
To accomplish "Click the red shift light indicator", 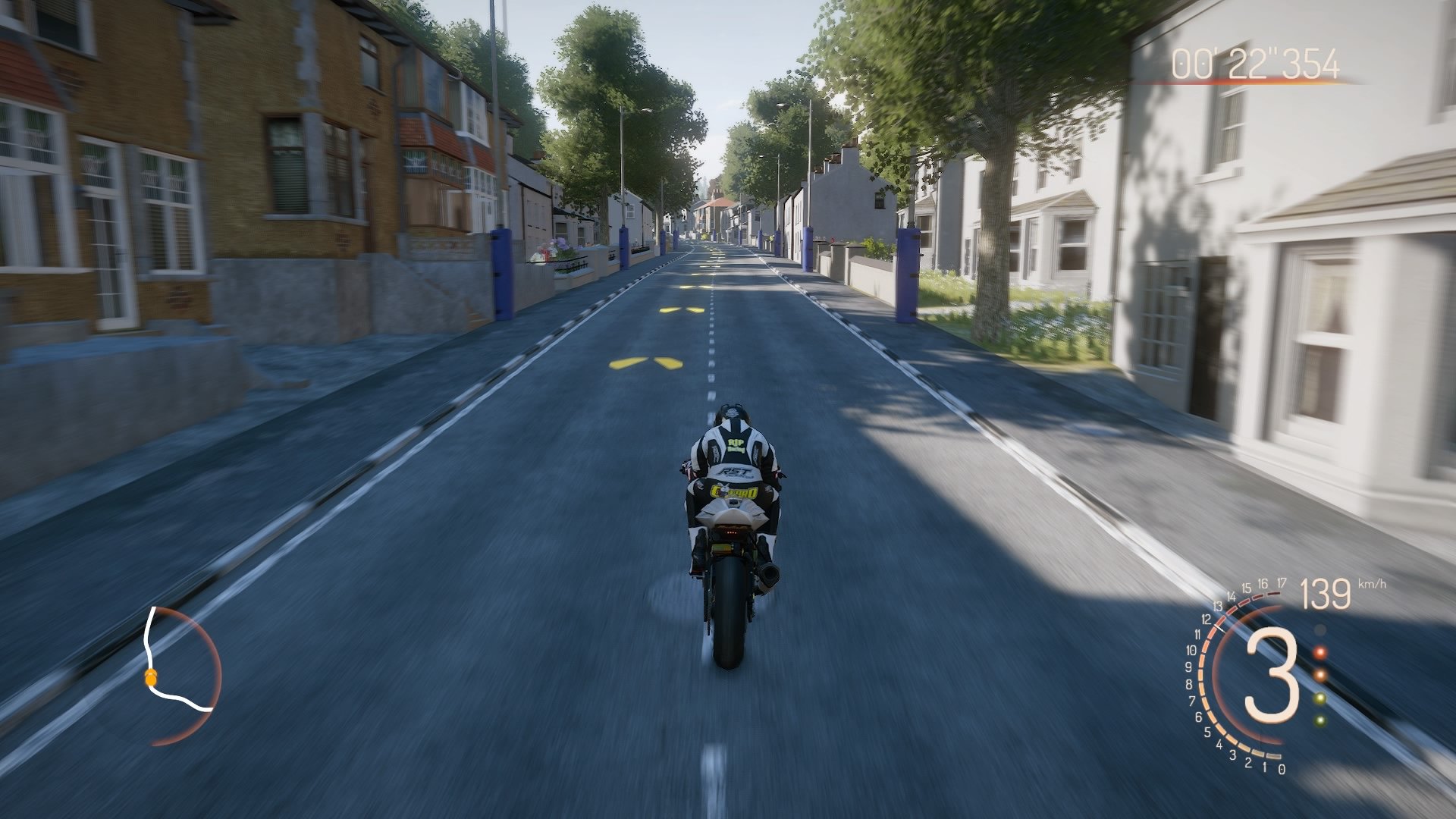I will coord(1319,652).
